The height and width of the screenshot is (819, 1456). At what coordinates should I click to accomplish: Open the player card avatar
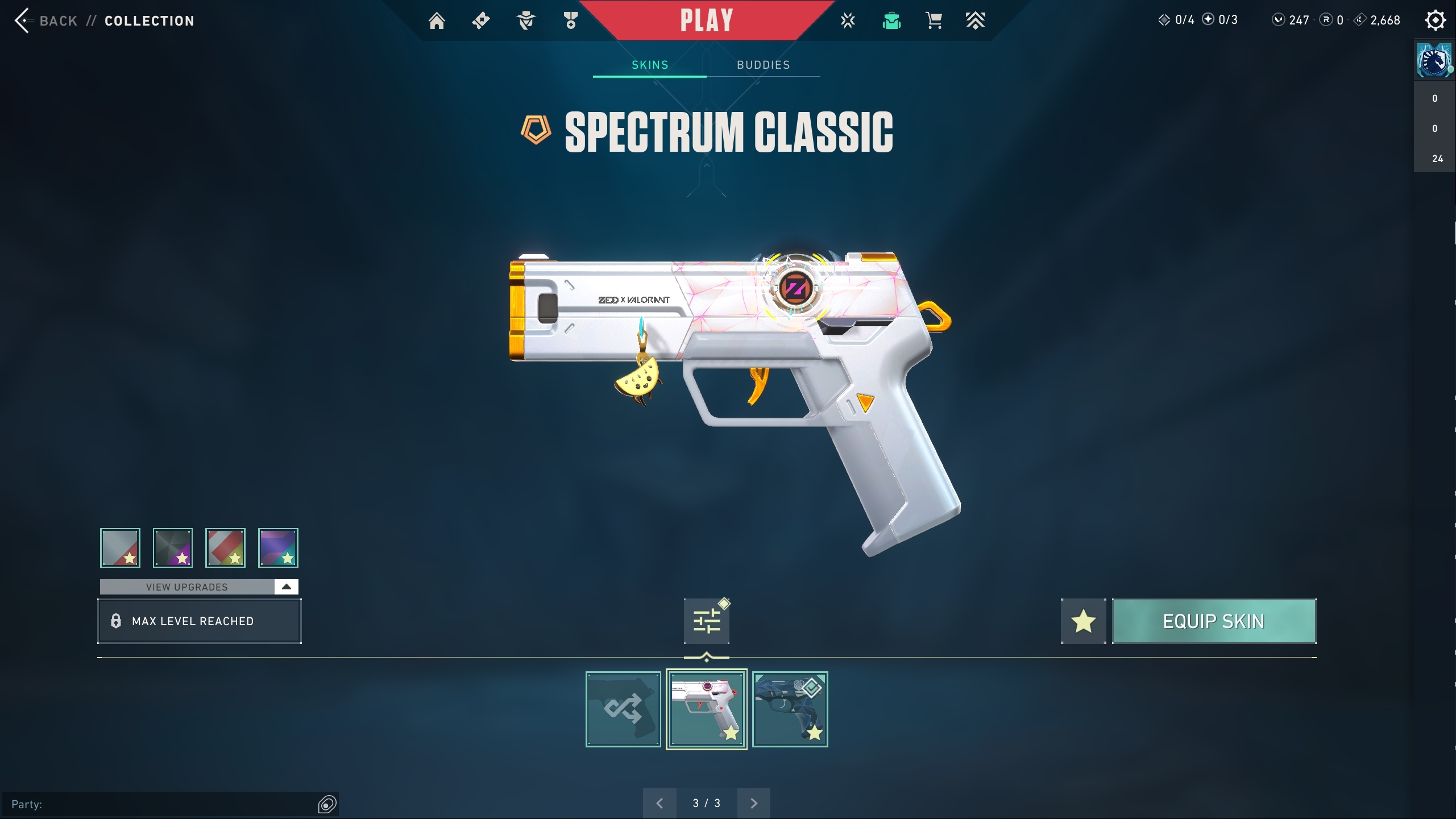pyautogui.click(x=1434, y=60)
